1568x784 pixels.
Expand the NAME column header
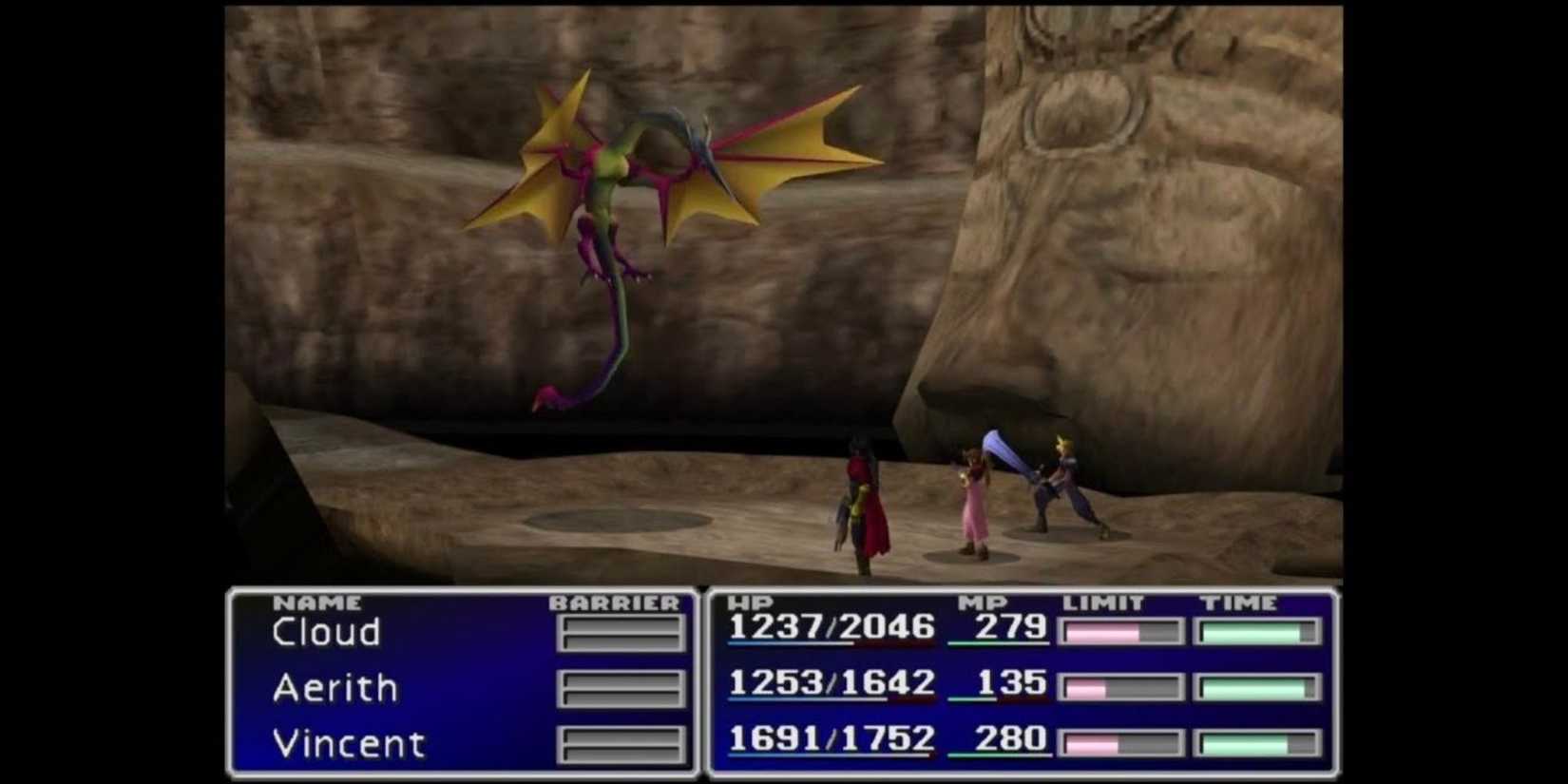click(315, 602)
